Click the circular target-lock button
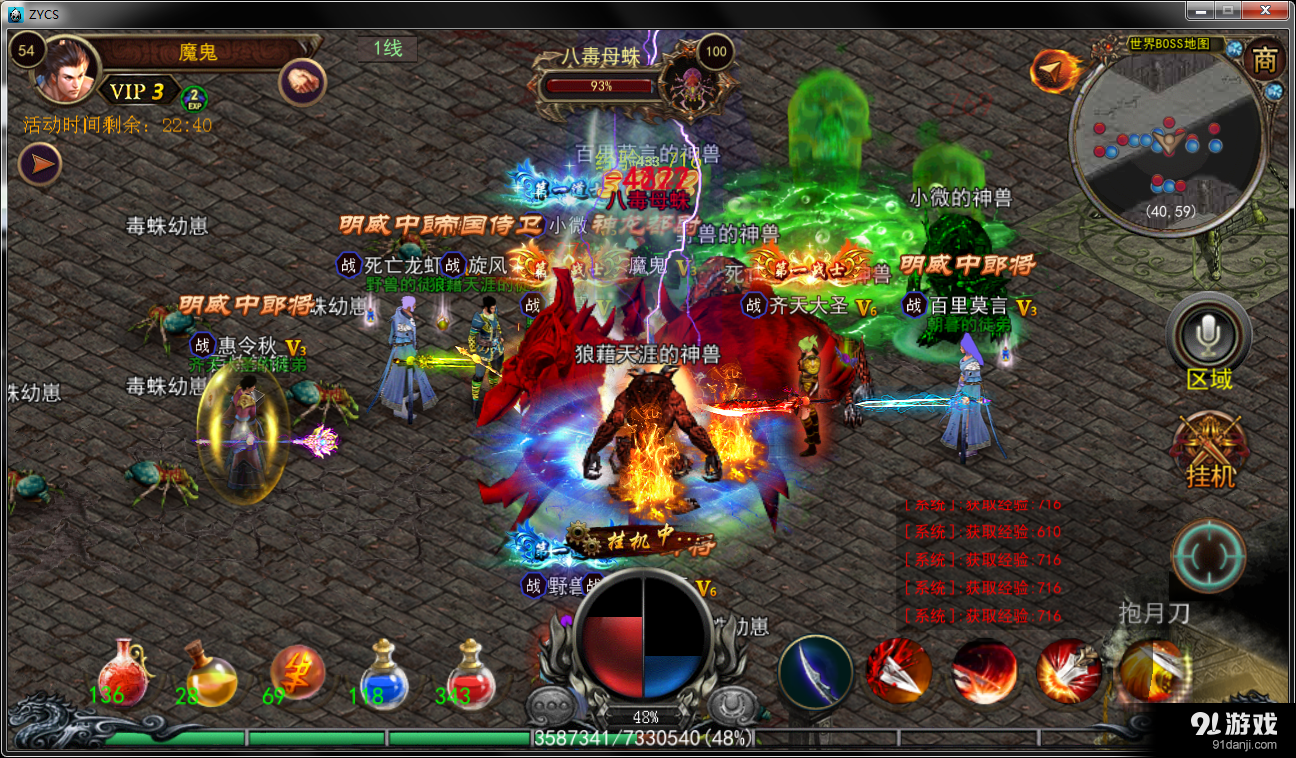Screen dimensions: 1296x758 [x=1209, y=556]
